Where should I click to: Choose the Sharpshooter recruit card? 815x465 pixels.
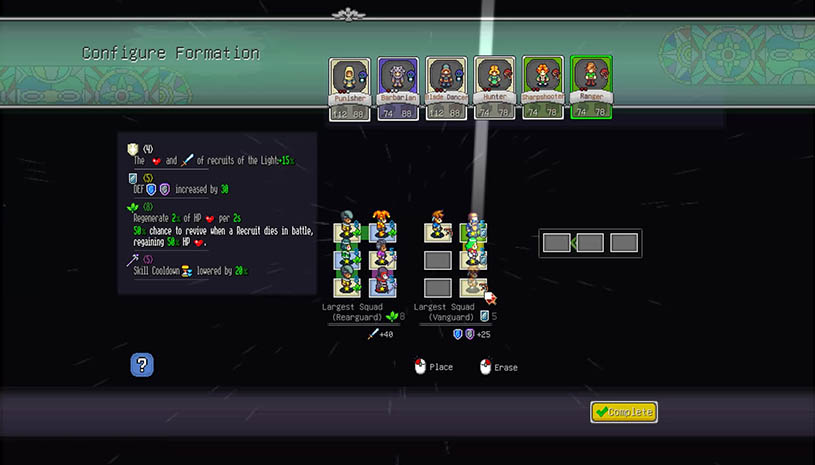(543, 87)
